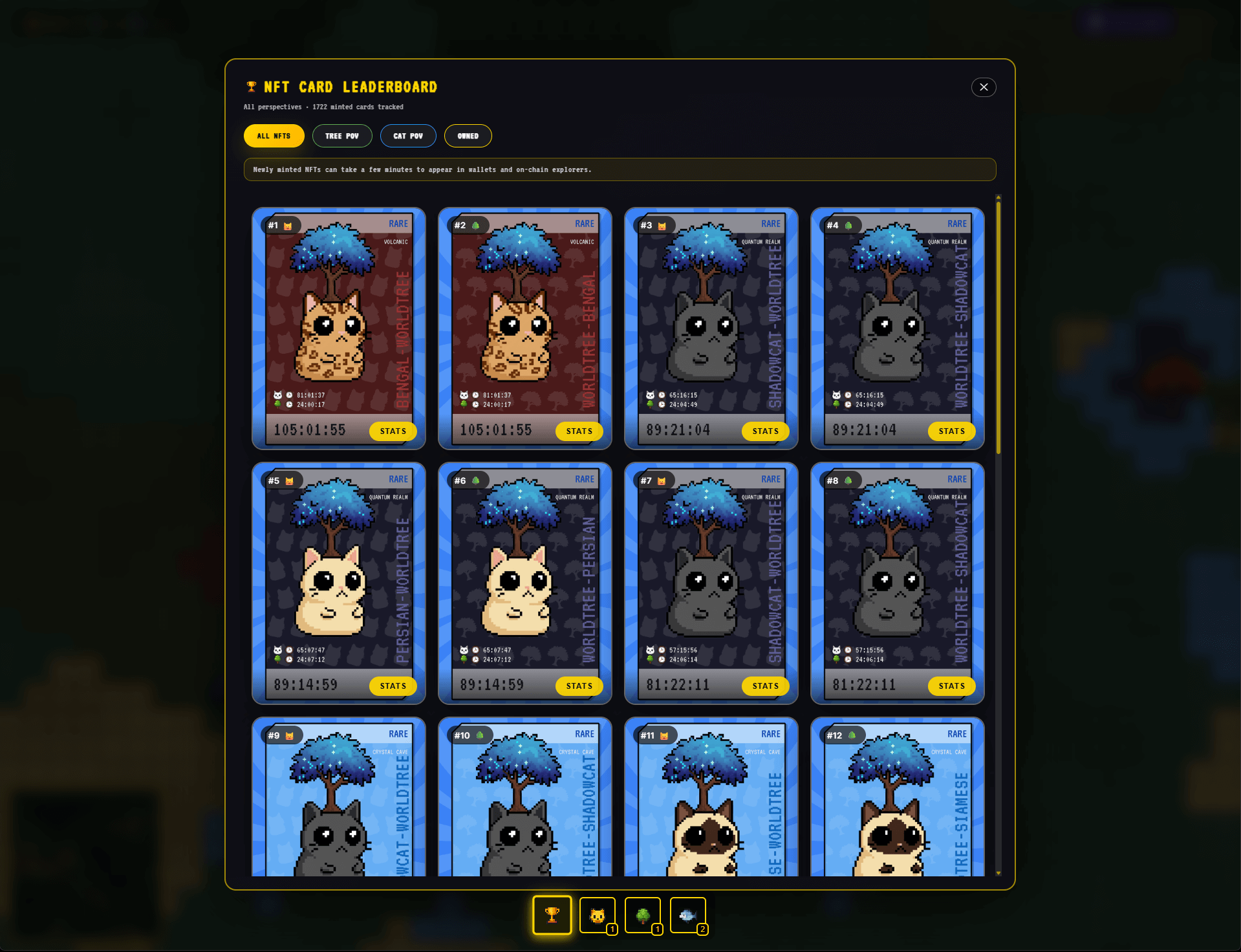Show stats for card #7
The height and width of the screenshot is (952, 1241).
click(765, 686)
